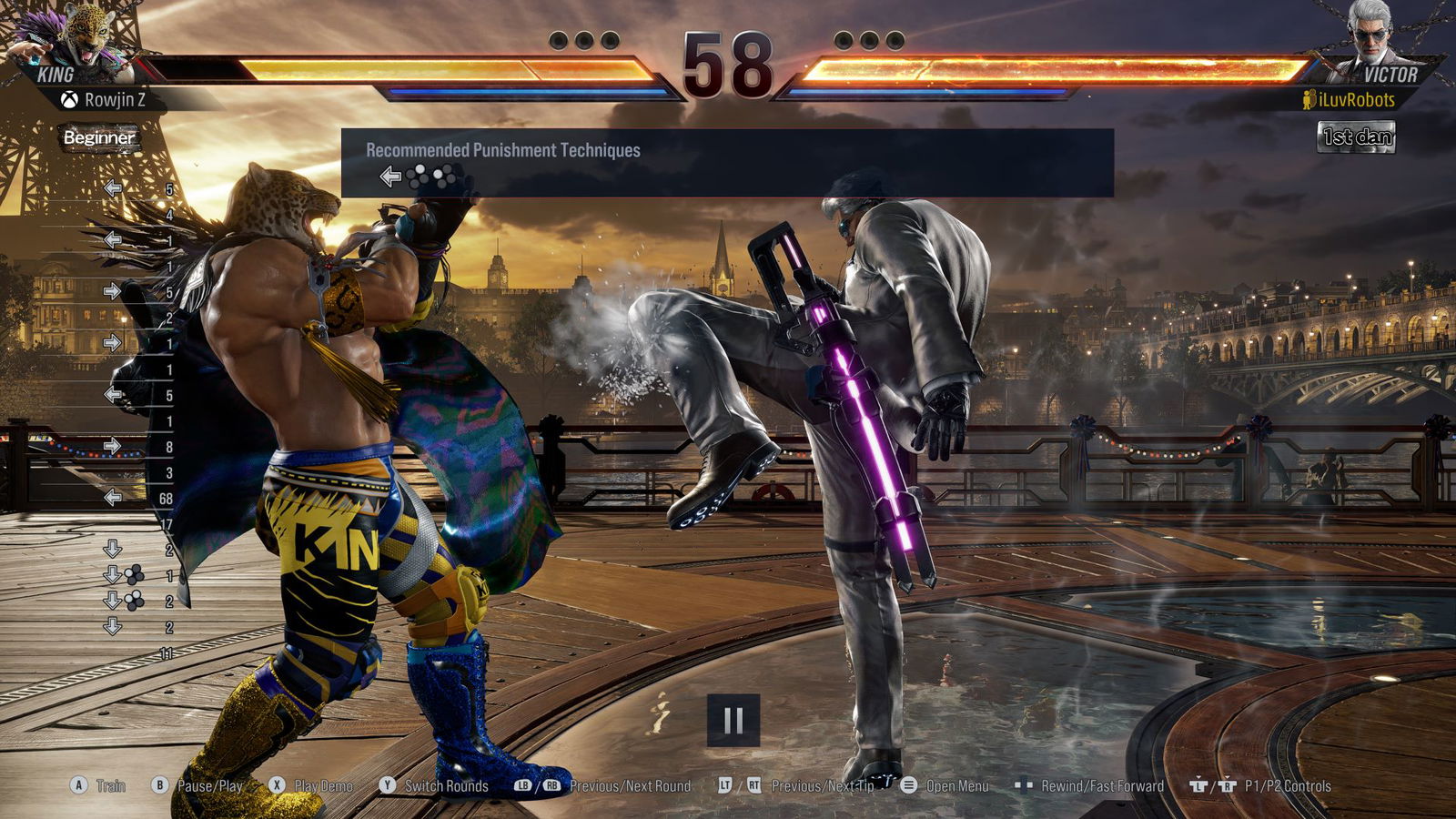Select the Beginner rank badge
This screenshot has width=1456, height=819.
[99, 137]
